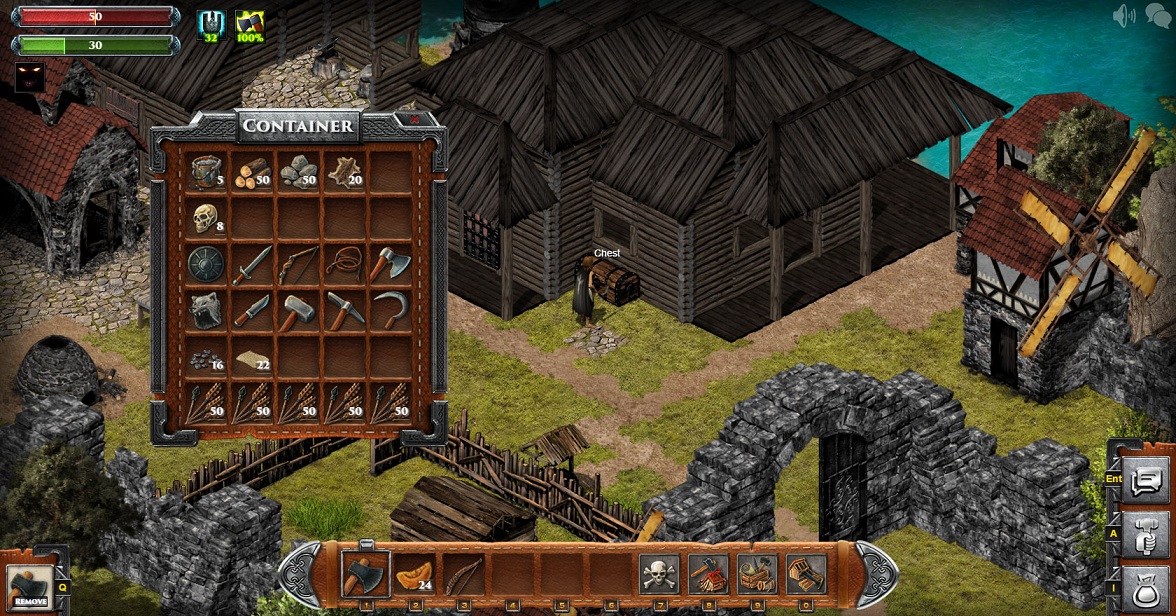Take the sickle from the container
Screen dimensions: 1176x616
[x=389, y=310]
